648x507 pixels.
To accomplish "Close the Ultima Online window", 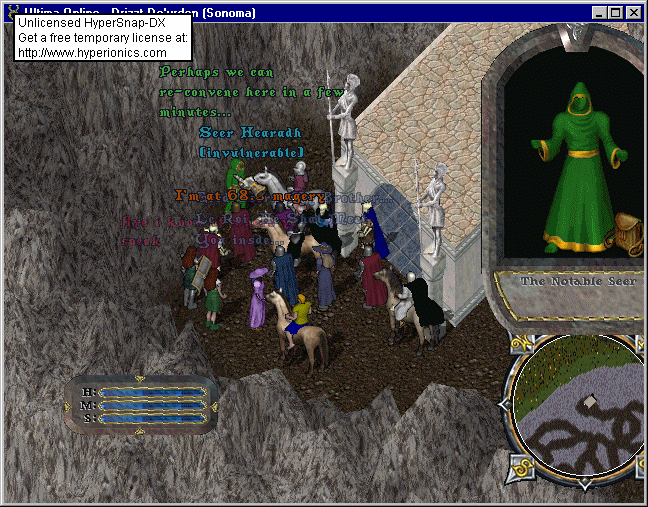I will (x=633, y=13).
